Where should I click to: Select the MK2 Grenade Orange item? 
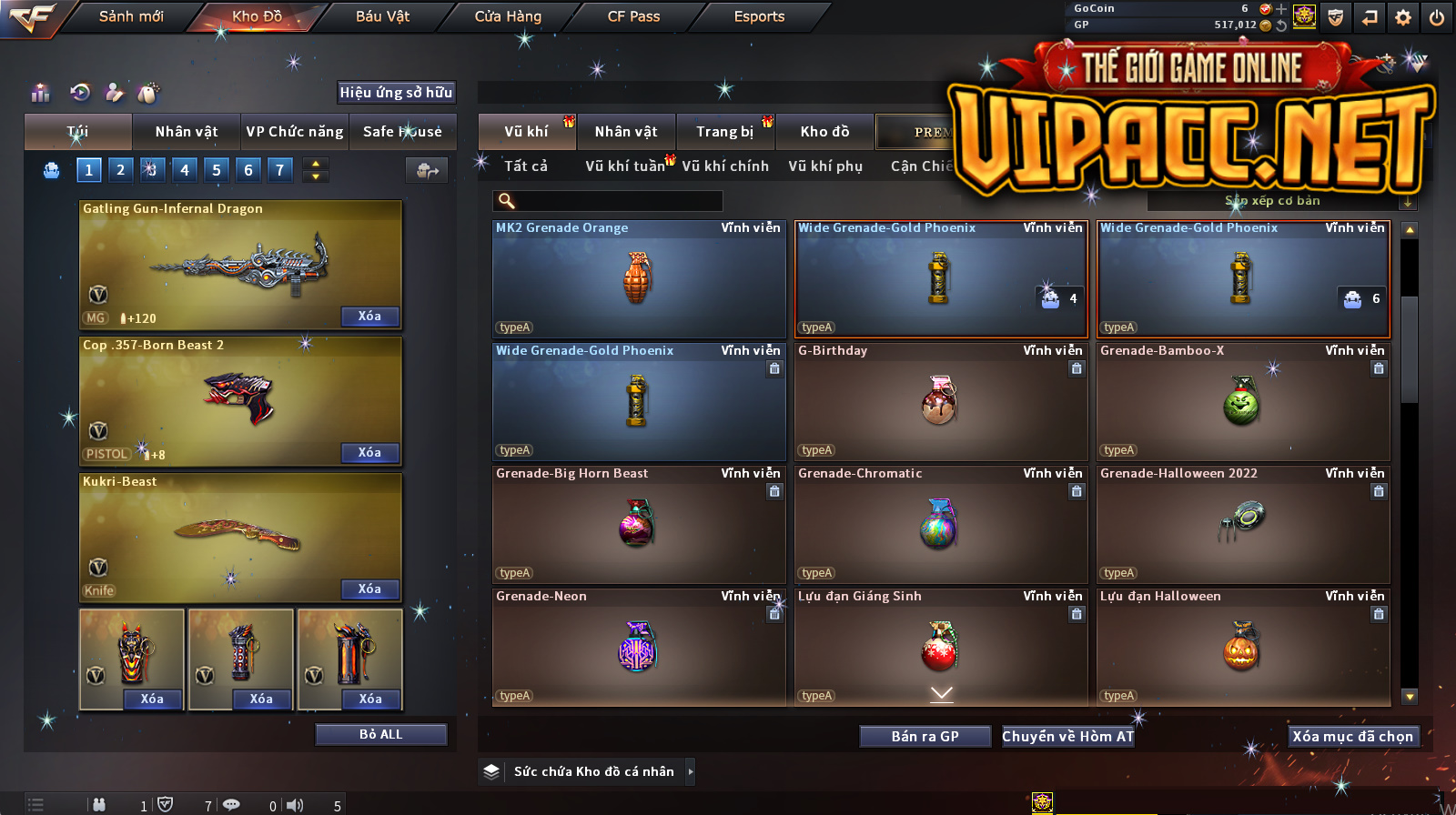coord(639,278)
